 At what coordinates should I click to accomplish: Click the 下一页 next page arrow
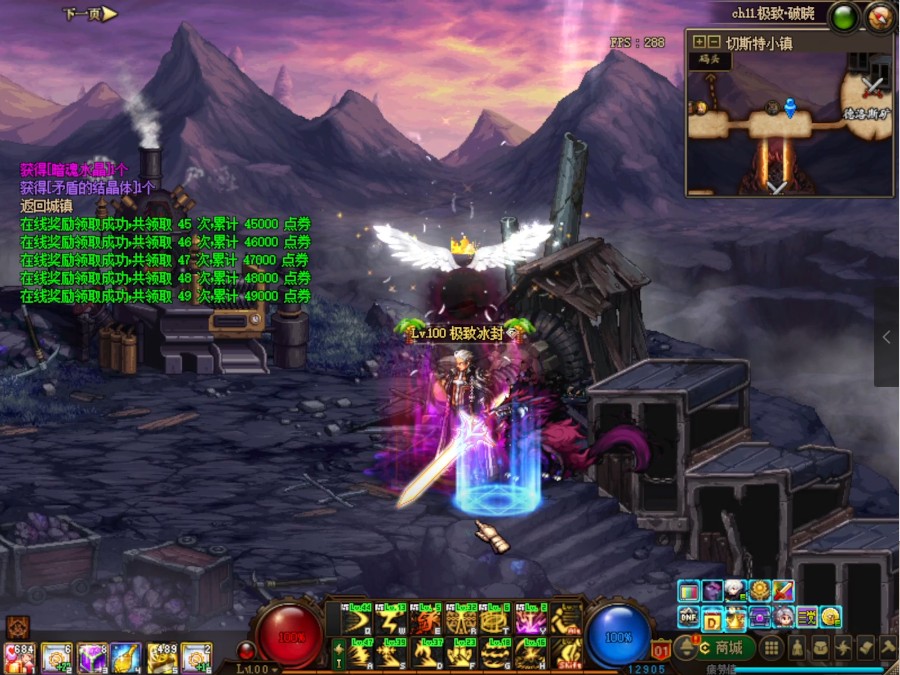coord(90,14)
